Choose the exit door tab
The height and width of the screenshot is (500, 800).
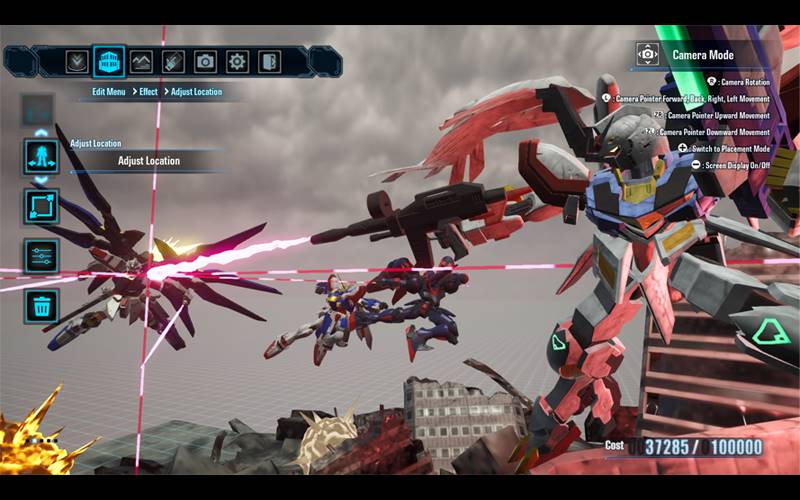click(269, 61)
